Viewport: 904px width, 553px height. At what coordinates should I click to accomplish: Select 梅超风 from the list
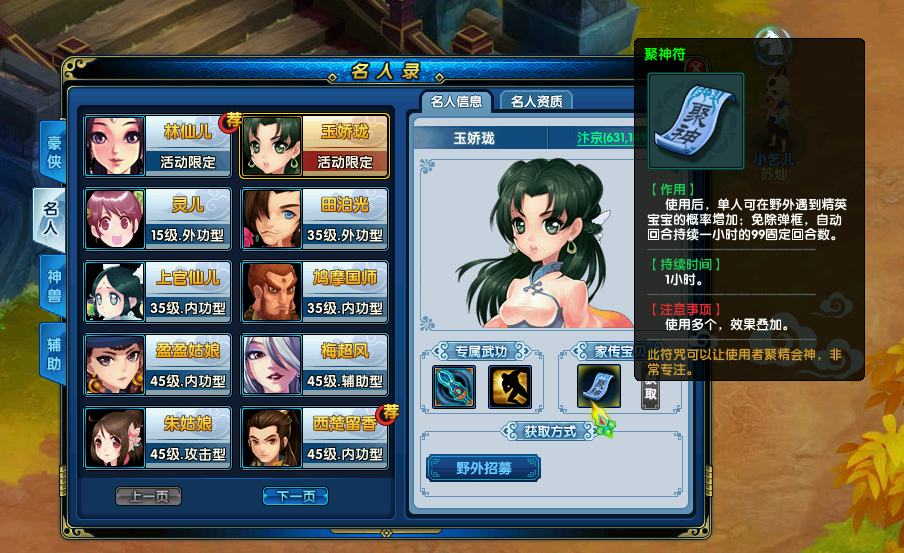click(x=315, y=365)
